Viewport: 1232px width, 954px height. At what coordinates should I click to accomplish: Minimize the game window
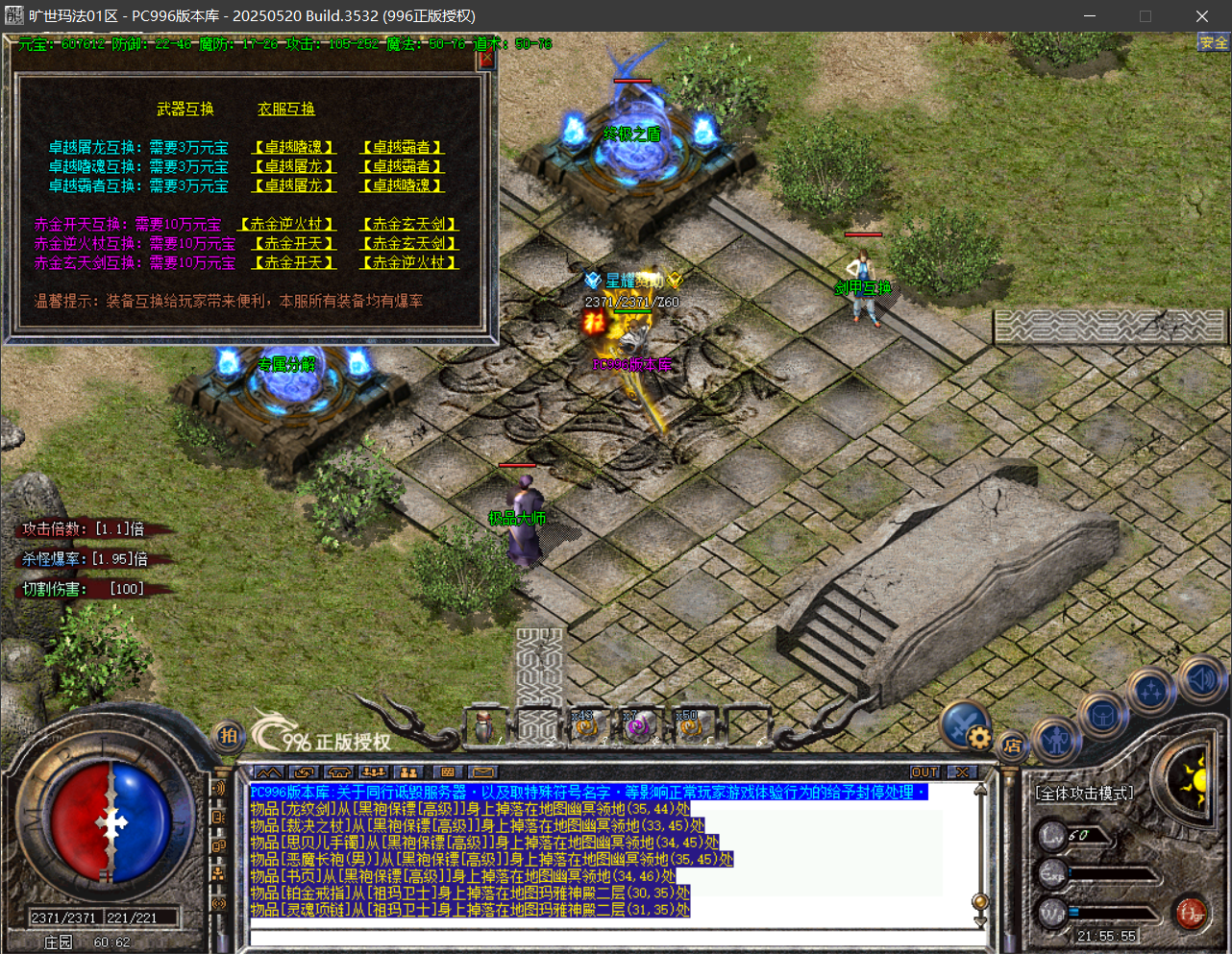coord(1090,16)
